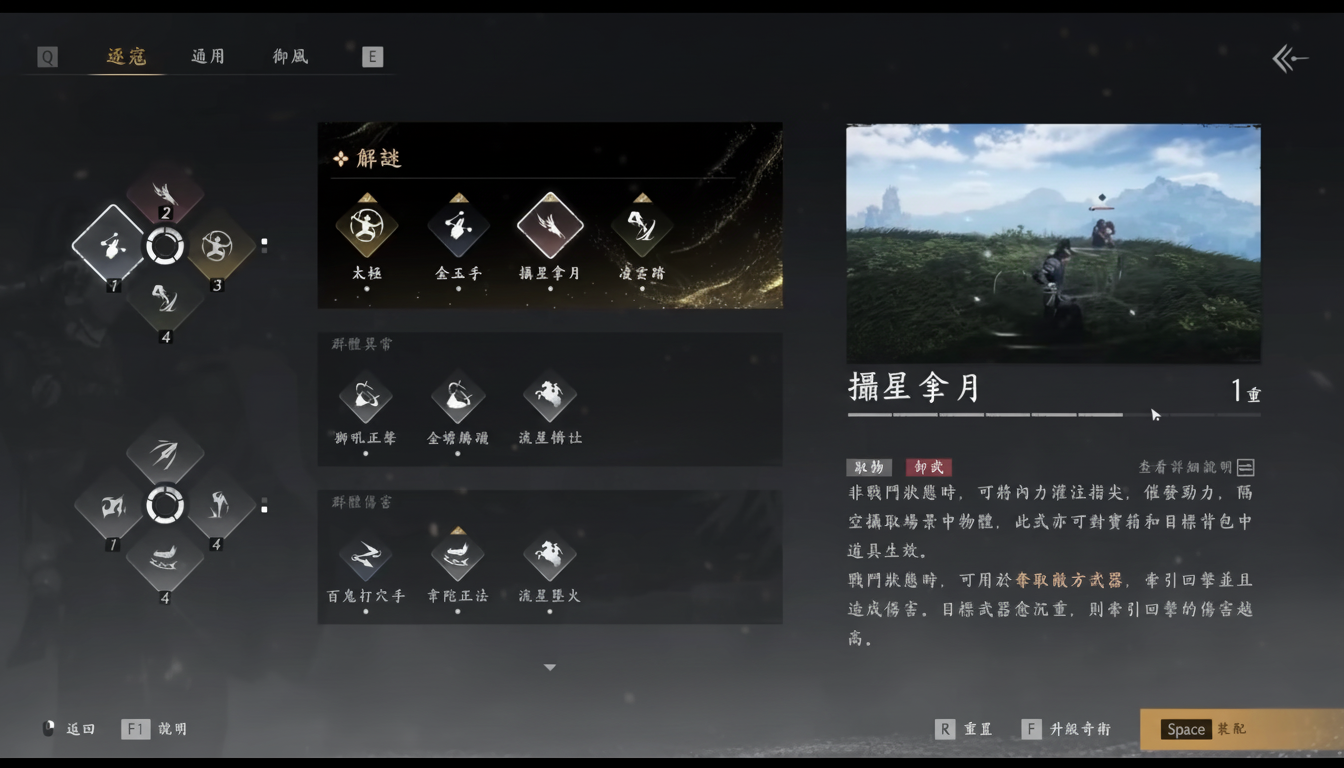The image size is (1344, 768).
Task: Toggle skill slot 3 in upper skill wheel
Action: pos(220,245)
